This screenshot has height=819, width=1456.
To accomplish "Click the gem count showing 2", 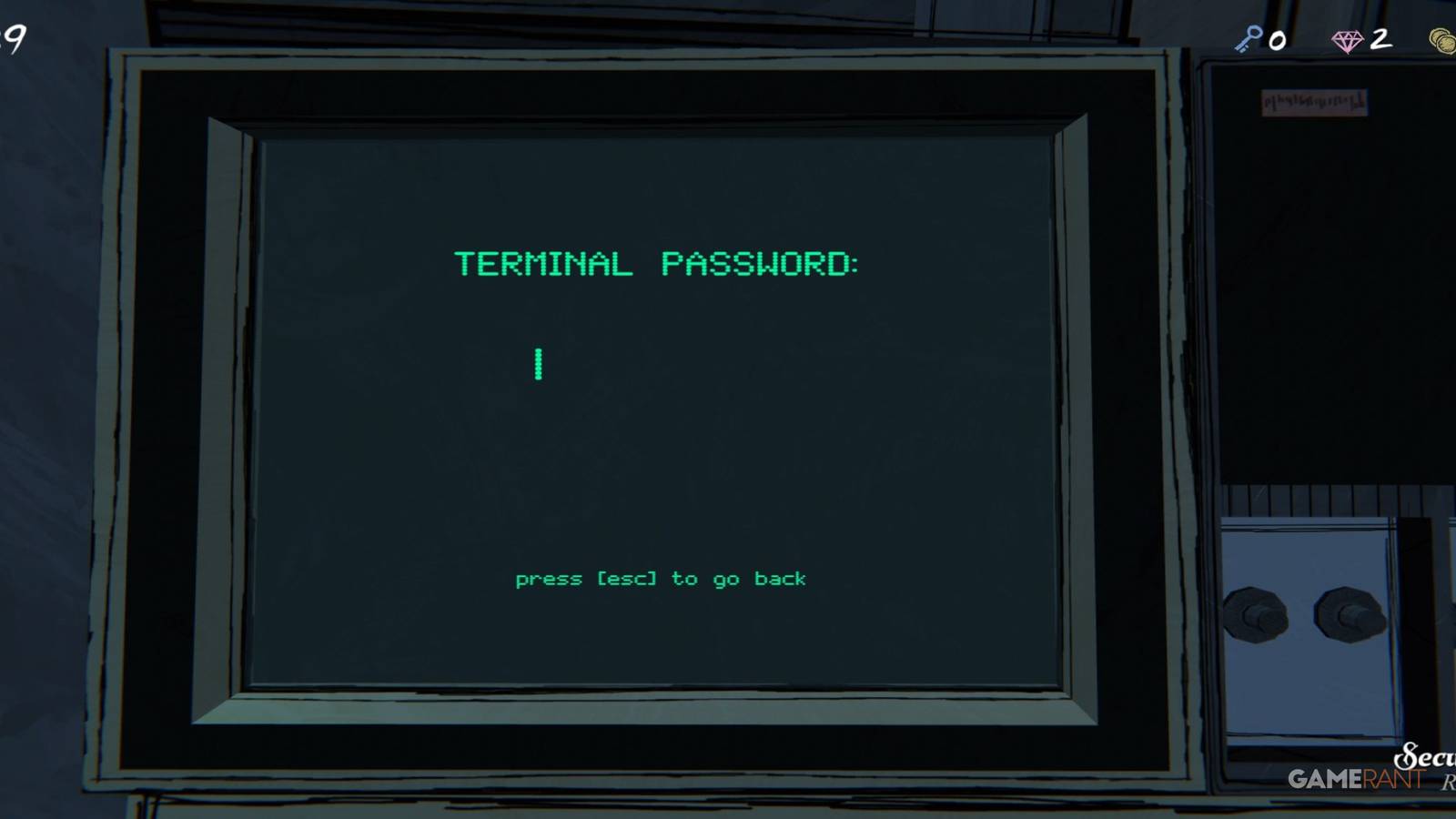I will 1380,40.
